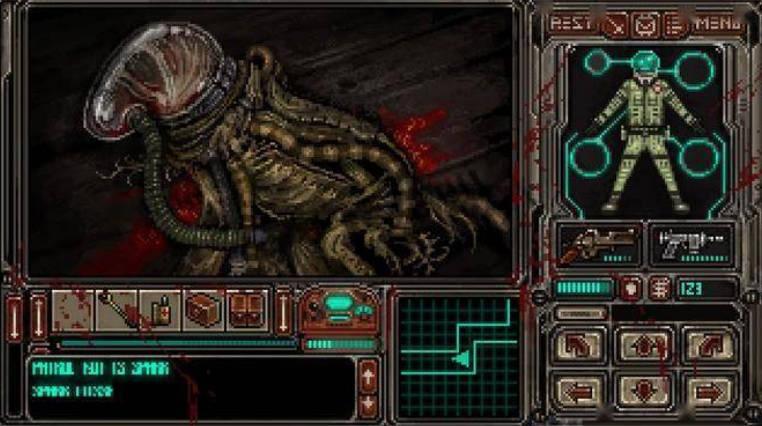Move backward with the down arrow

pos(645,388)
